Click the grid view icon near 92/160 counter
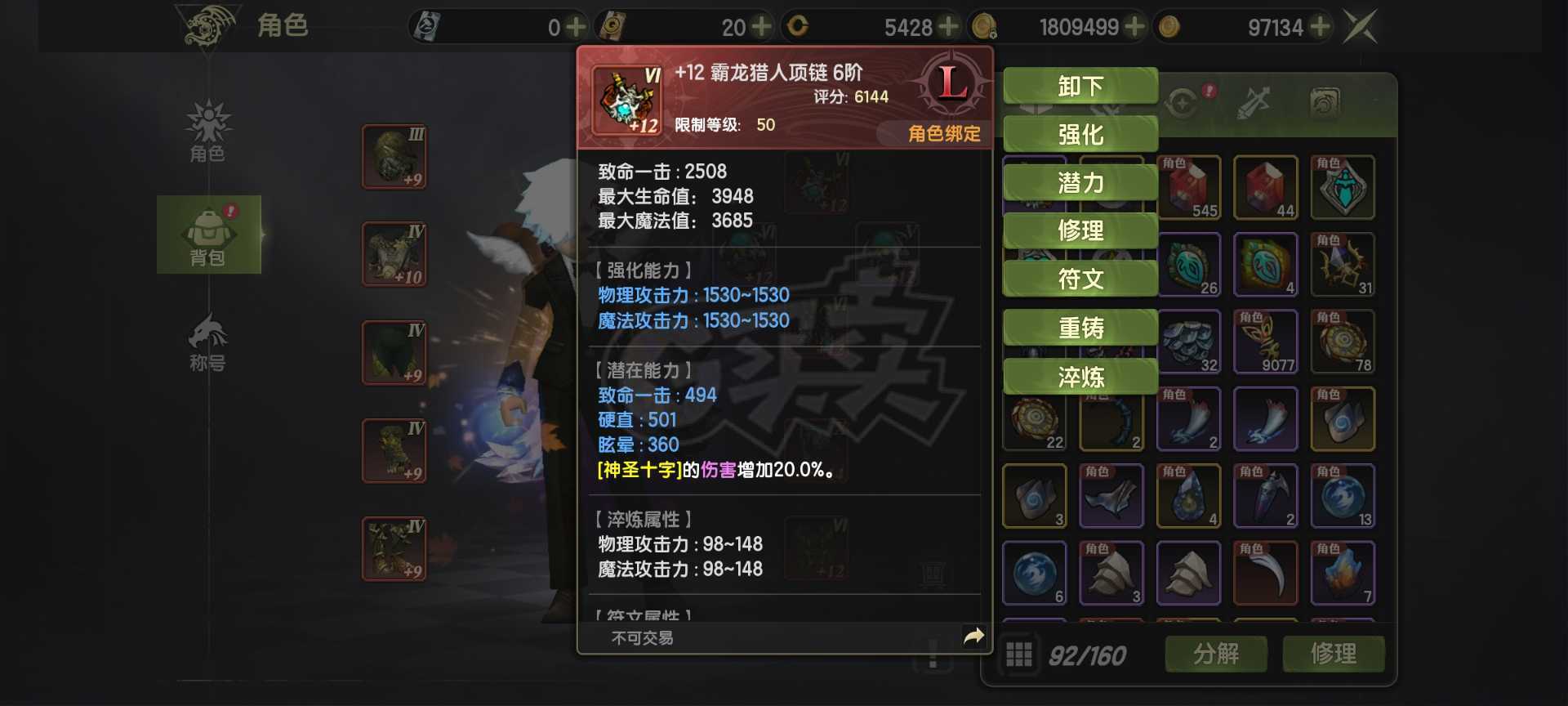The height and width of the screenshot is (706, 1568). [x=1018, y=655]
